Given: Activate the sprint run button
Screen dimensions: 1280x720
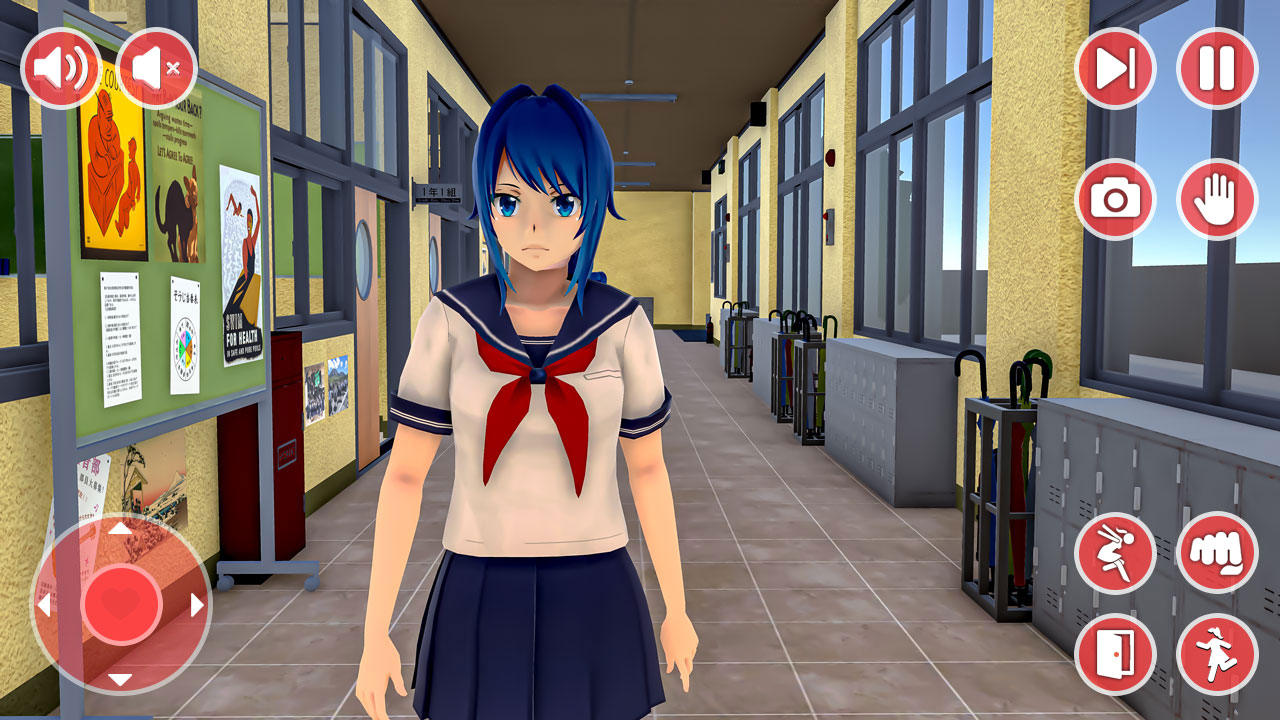Looking at the screenshot, I should pos(1219,650).
